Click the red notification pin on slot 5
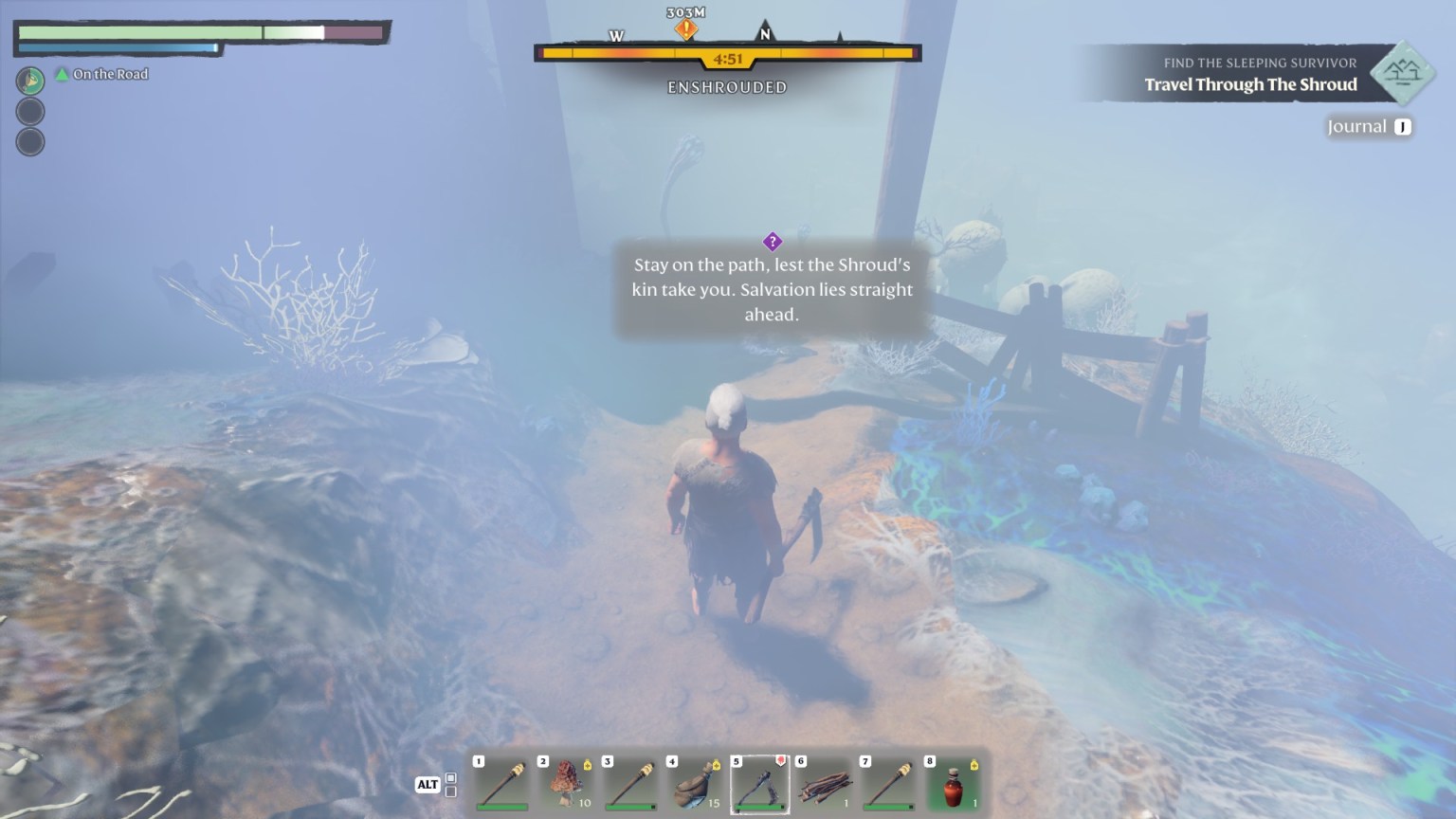 [779, 760]
